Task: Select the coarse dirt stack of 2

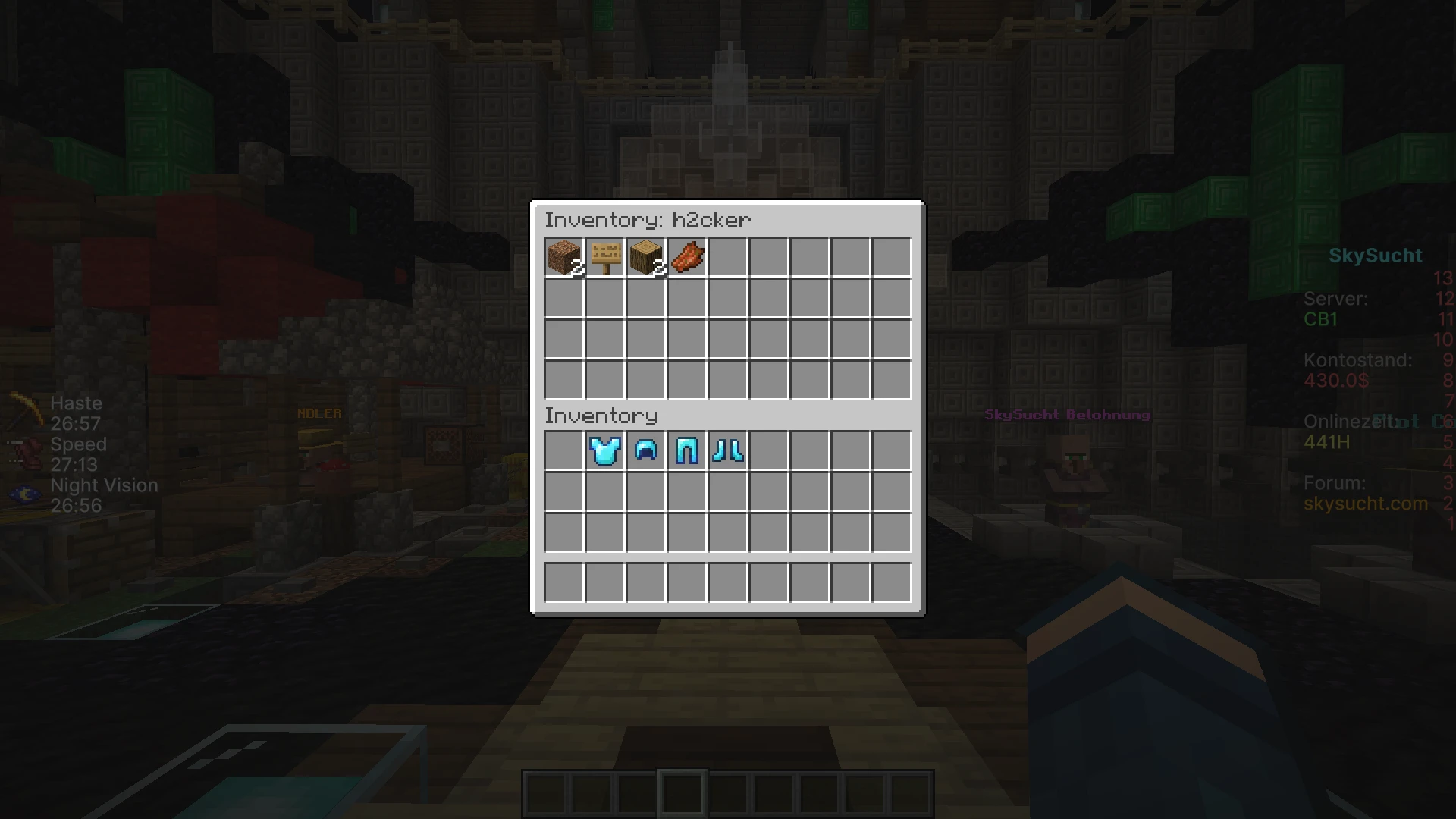Action: pyautogui.click(x=564, y=258)
